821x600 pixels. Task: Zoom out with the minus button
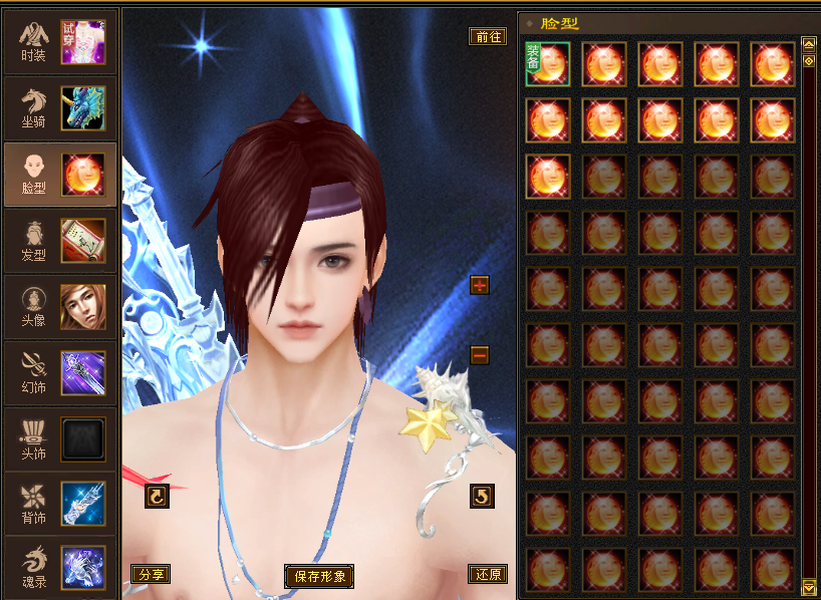pos(480,354)
